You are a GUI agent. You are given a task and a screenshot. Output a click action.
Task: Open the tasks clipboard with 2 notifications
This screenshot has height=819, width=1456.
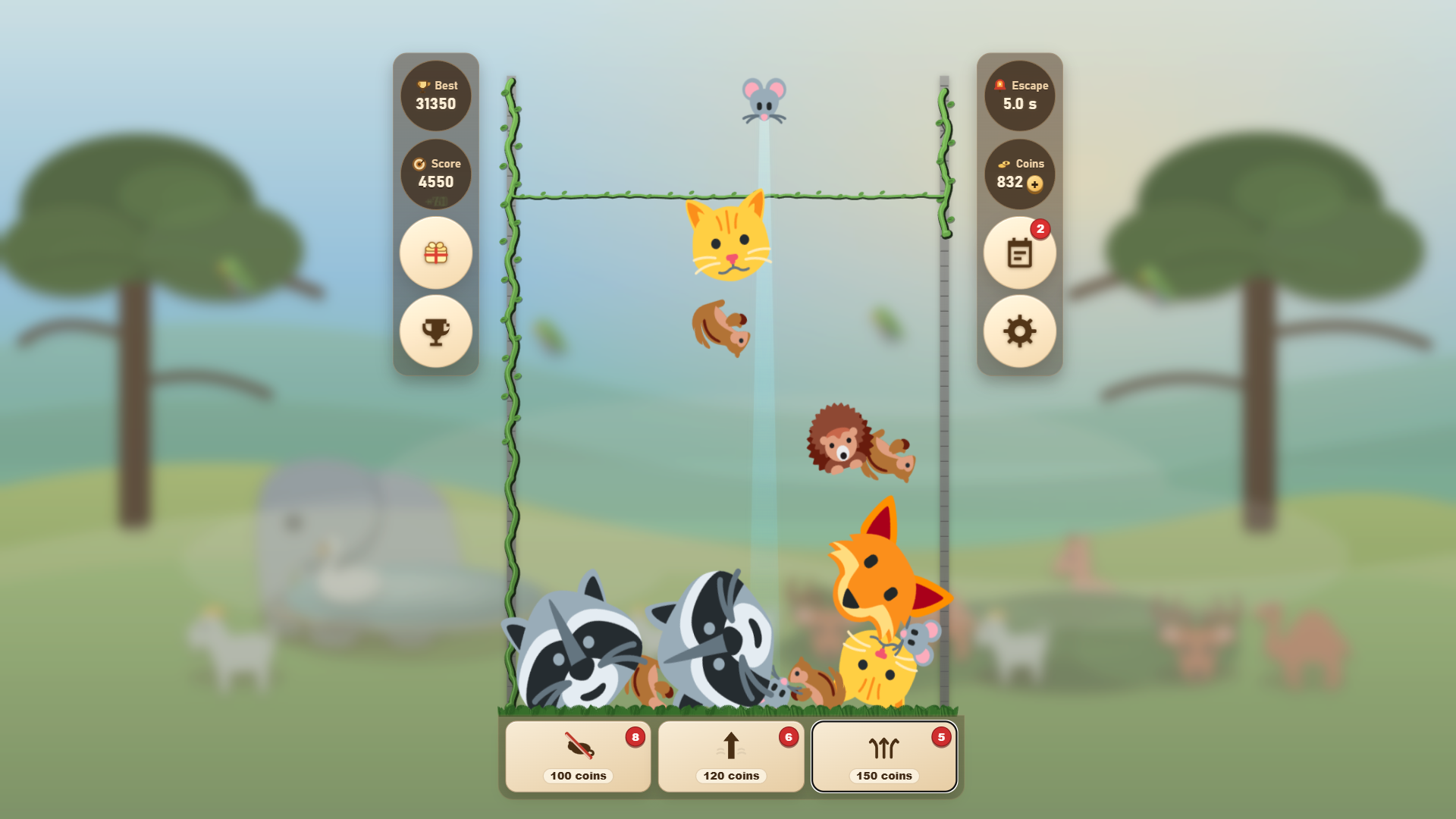pyautogui.click(x=1020, y=253)
